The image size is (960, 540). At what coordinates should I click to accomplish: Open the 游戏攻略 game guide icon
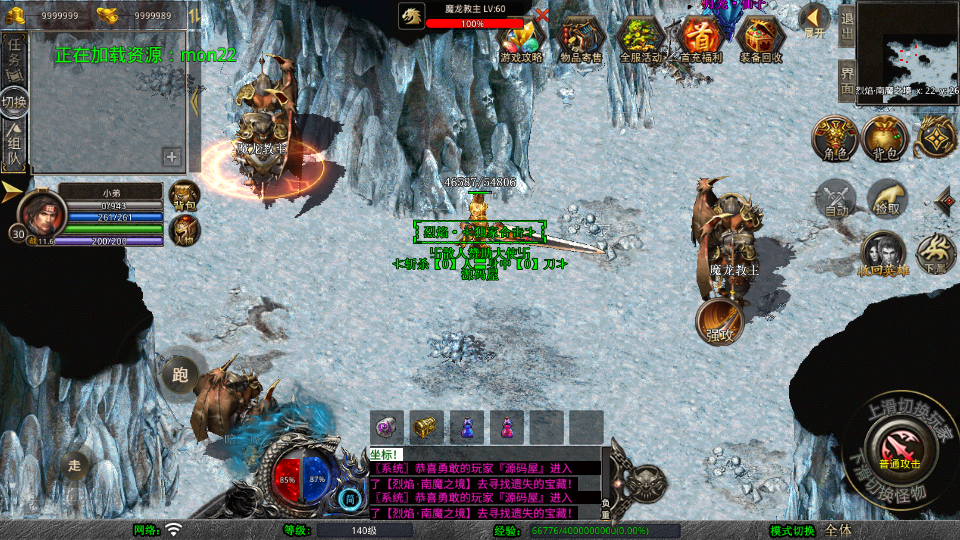(521, 40)
